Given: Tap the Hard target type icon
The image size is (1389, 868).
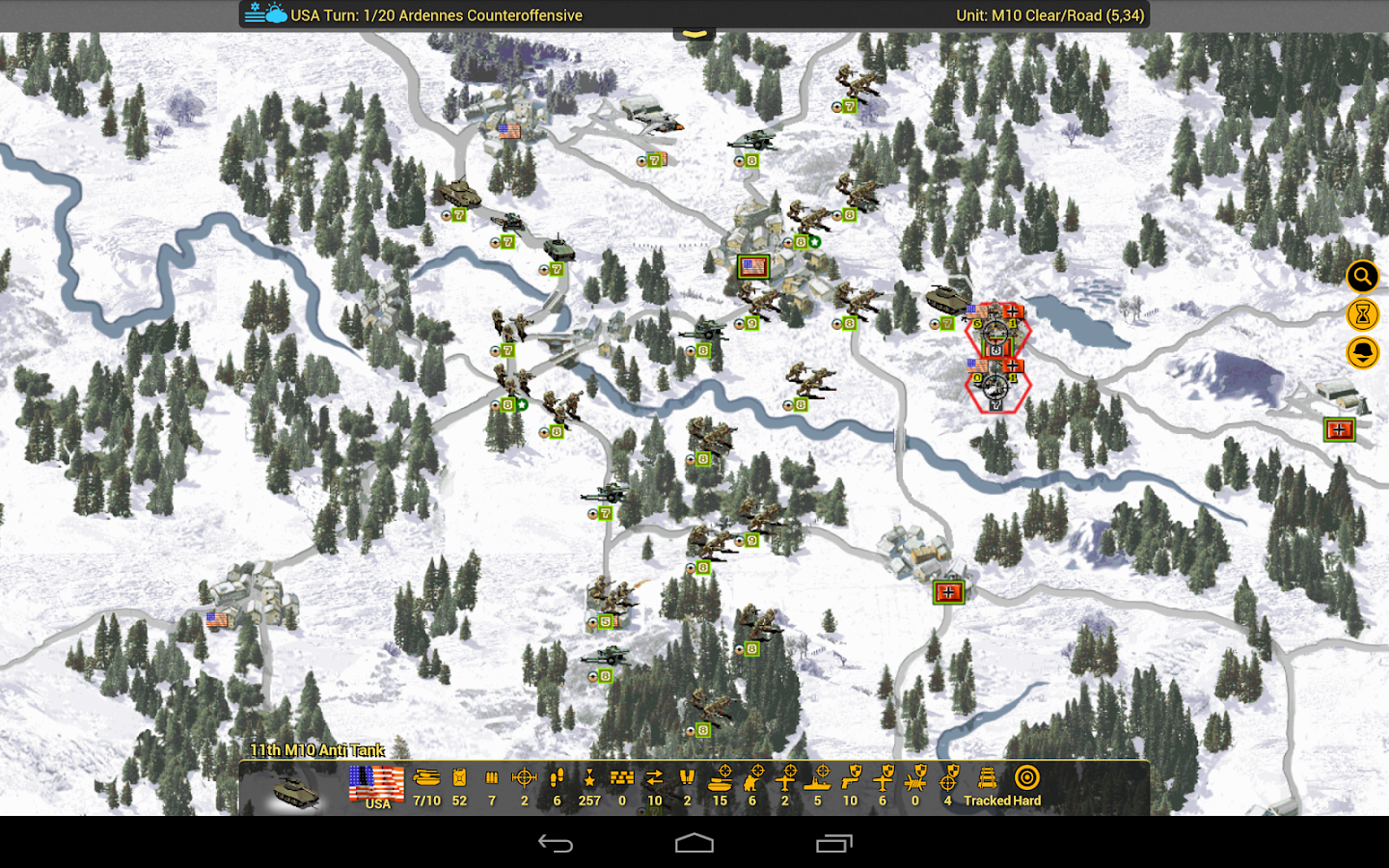Looking at the screenshot, I should (x=1027, y=778).
